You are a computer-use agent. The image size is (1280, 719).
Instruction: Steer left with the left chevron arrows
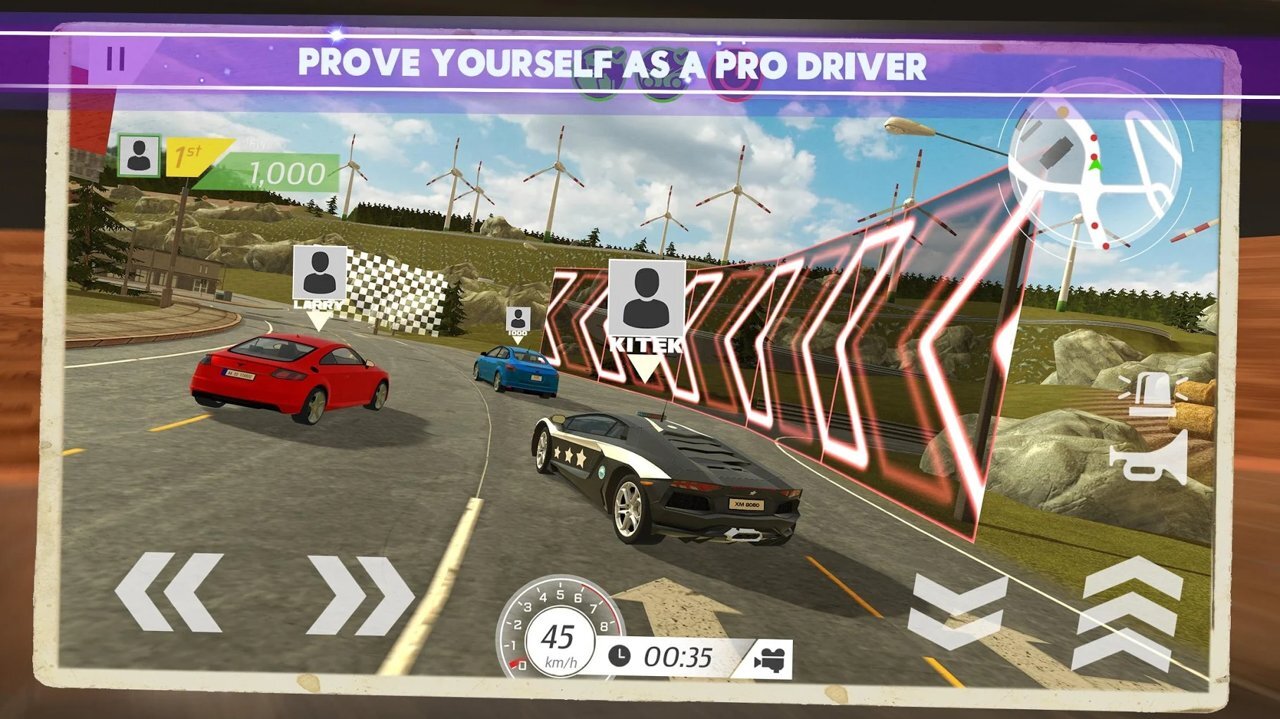point(168,592)
